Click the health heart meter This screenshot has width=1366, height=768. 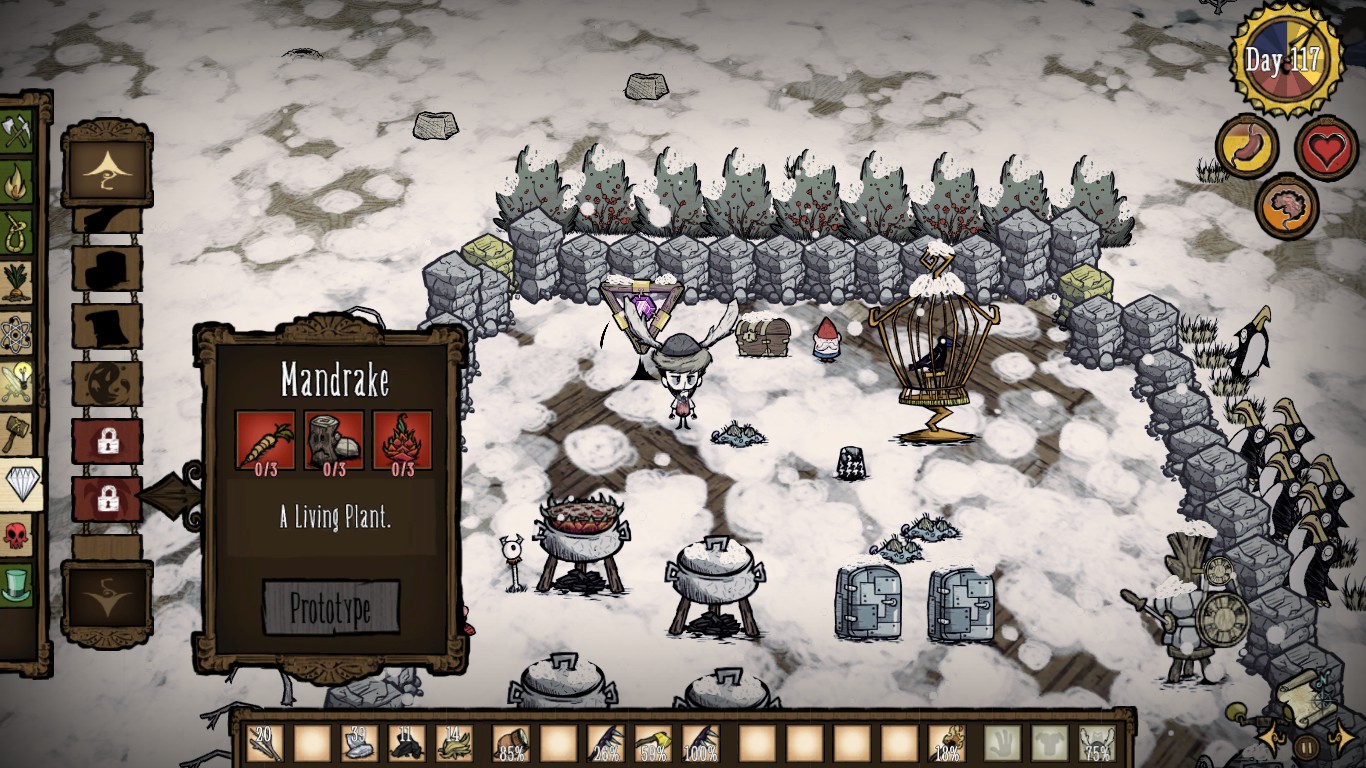(x=1327, y=147)
